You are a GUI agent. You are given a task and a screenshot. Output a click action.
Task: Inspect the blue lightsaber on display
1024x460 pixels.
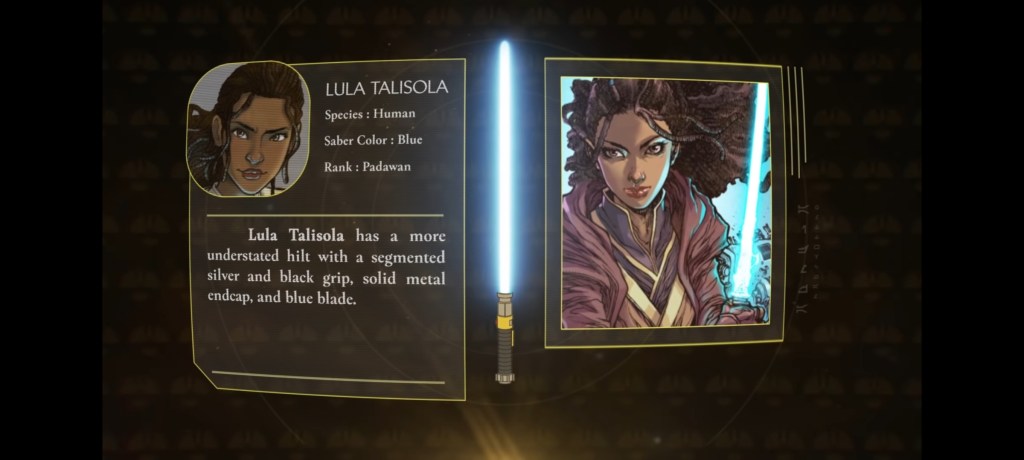[x=505, y=210]
